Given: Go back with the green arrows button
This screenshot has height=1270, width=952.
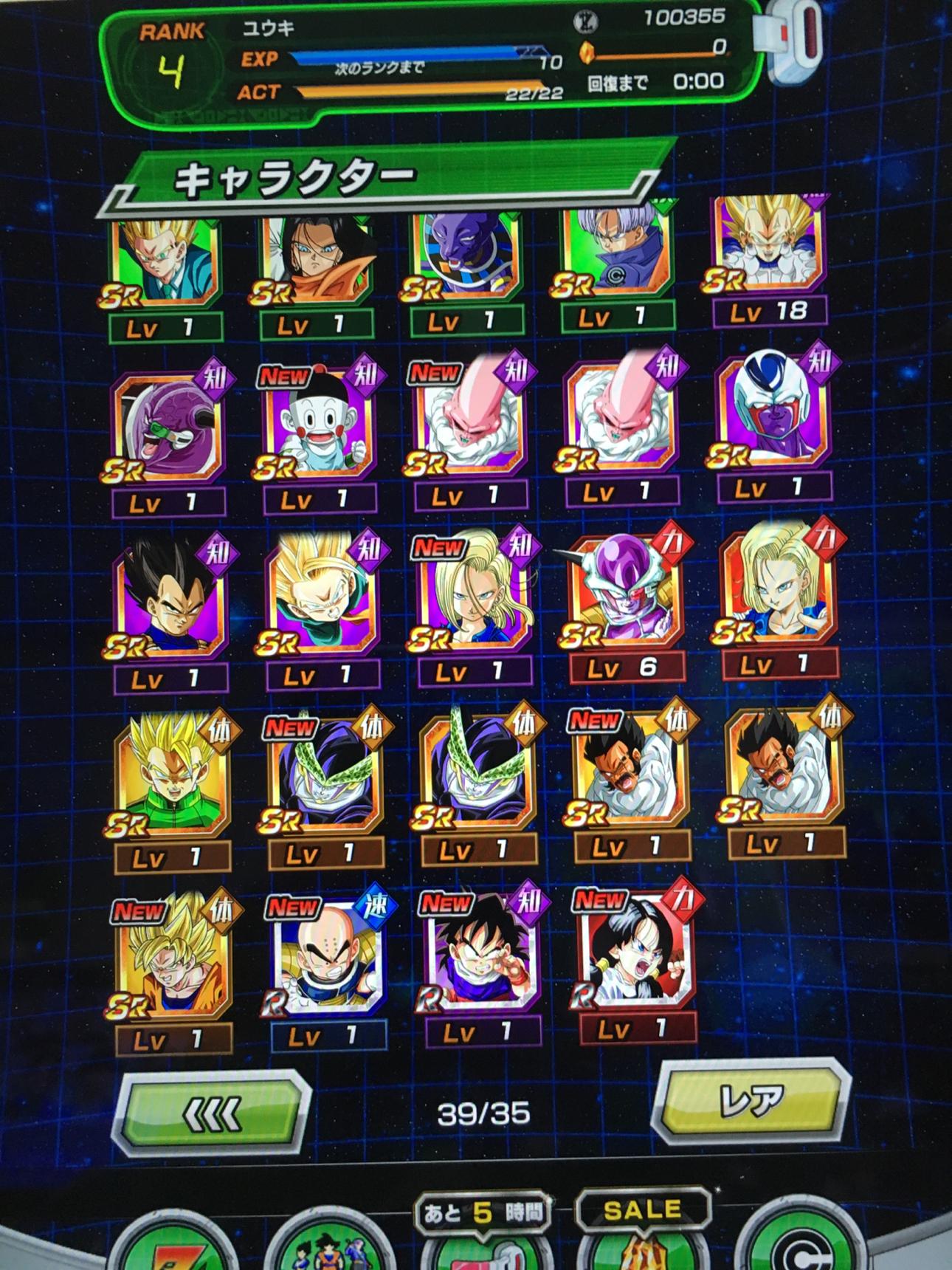Looking at the screenshot, I should (212, 1113).
